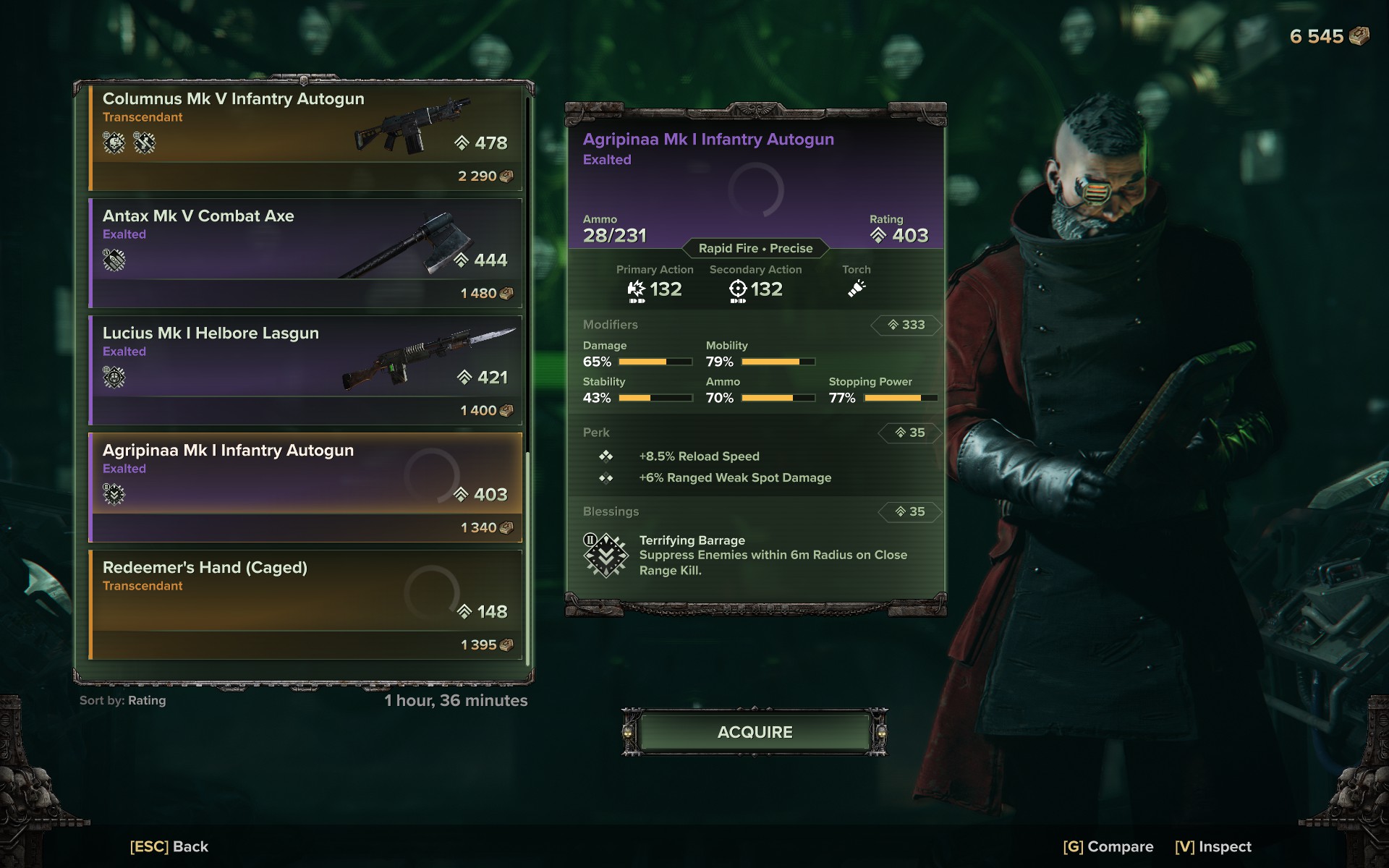Select Columnus Mk V Infantry Autogun listing
Image resolution: width=1389 pixels, height=868 pixels.
(305, 137)
